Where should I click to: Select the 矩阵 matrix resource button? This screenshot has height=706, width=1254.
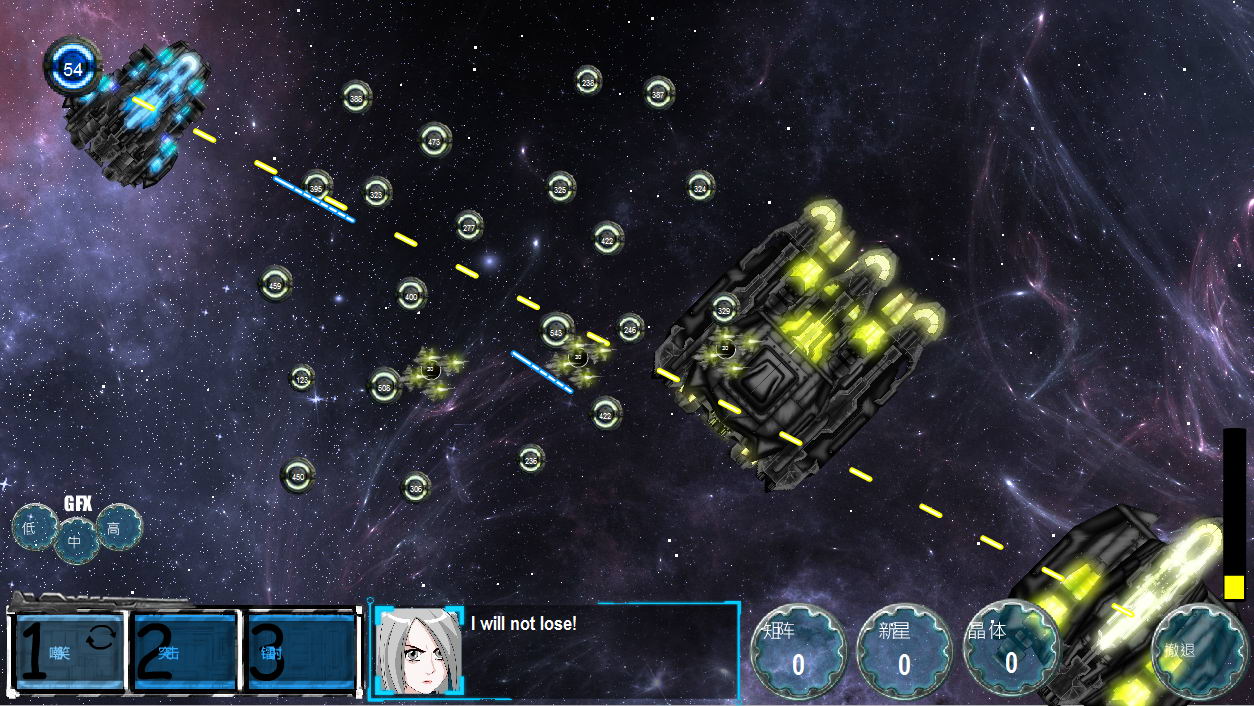[x=798, y=653]
